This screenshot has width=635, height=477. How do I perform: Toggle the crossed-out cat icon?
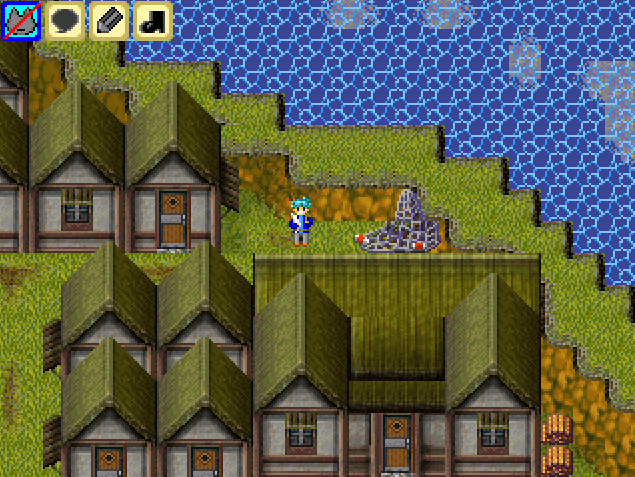pyautogui.click(x=20, y=21)
